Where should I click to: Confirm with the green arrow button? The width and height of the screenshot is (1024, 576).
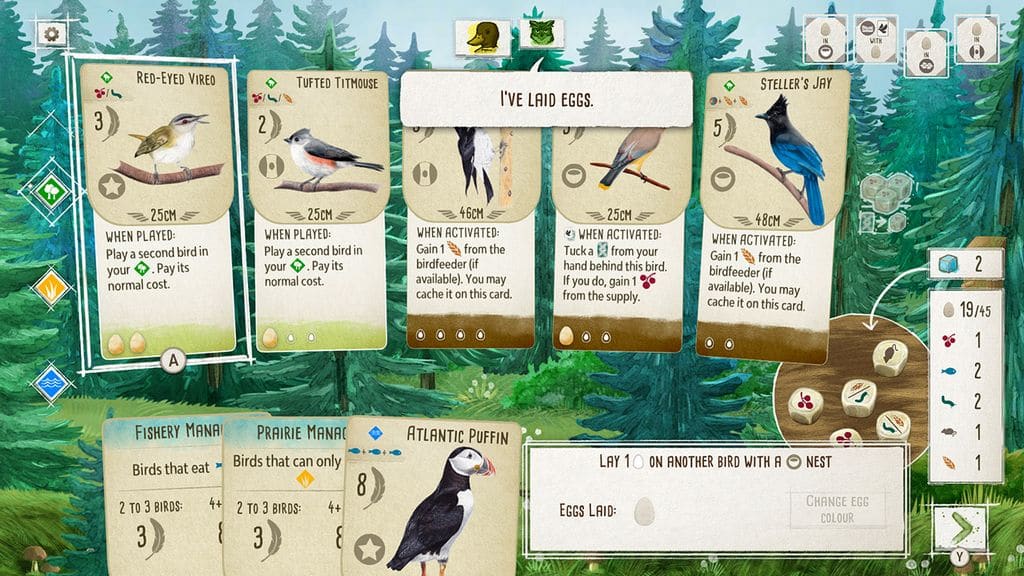(958, 526)
